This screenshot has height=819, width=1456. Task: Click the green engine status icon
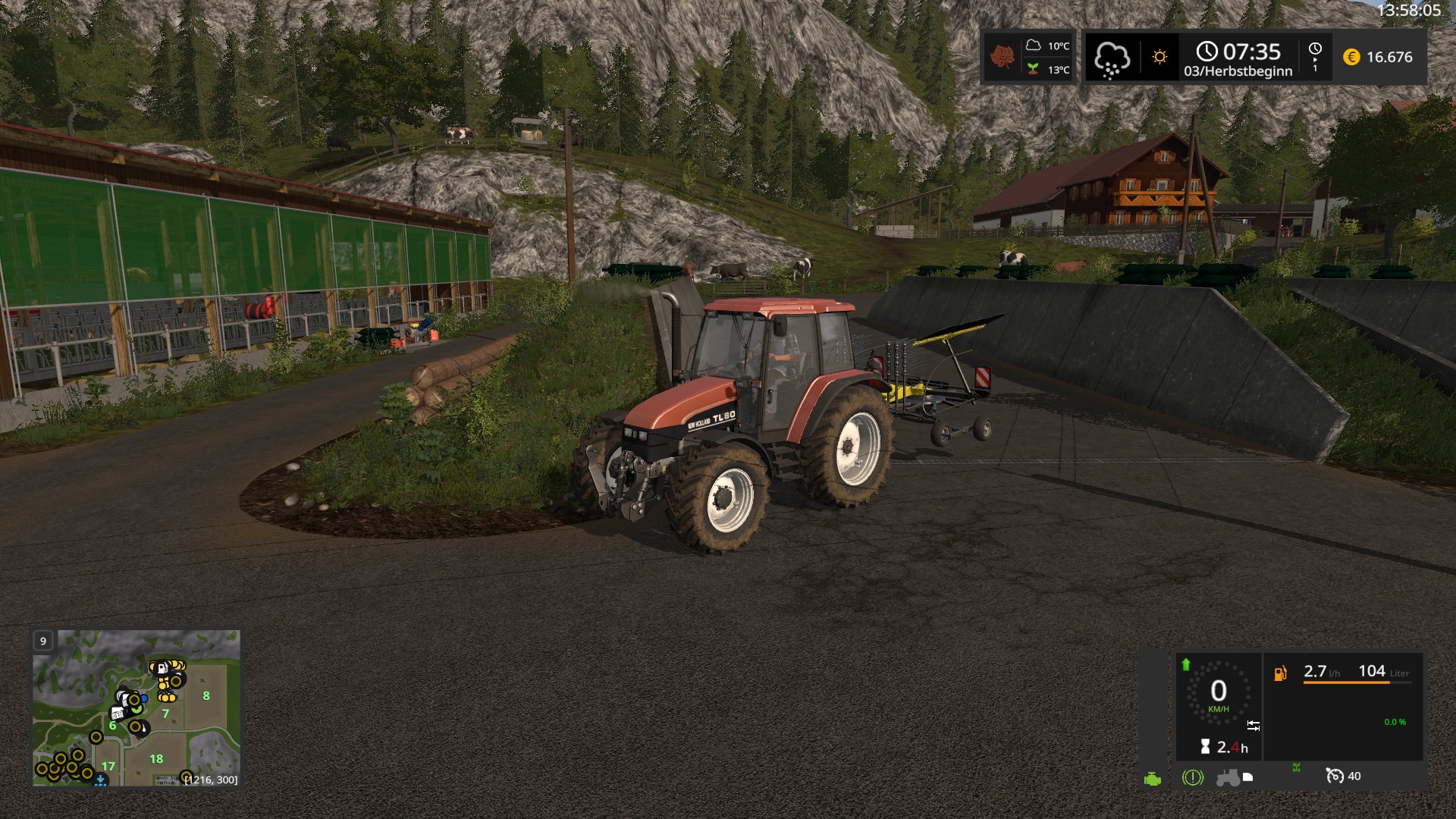[1152, 780]
